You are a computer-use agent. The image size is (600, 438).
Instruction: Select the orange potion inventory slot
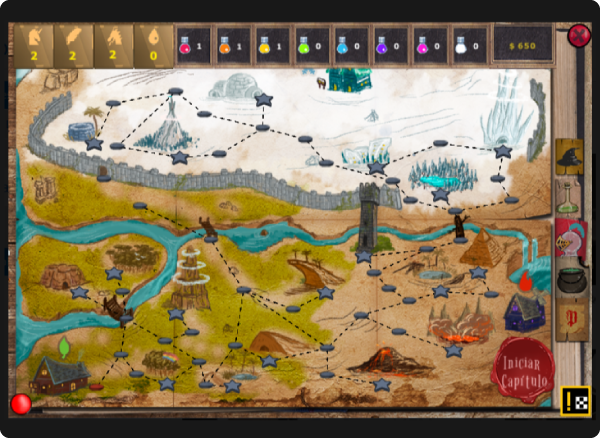[231, 46]
